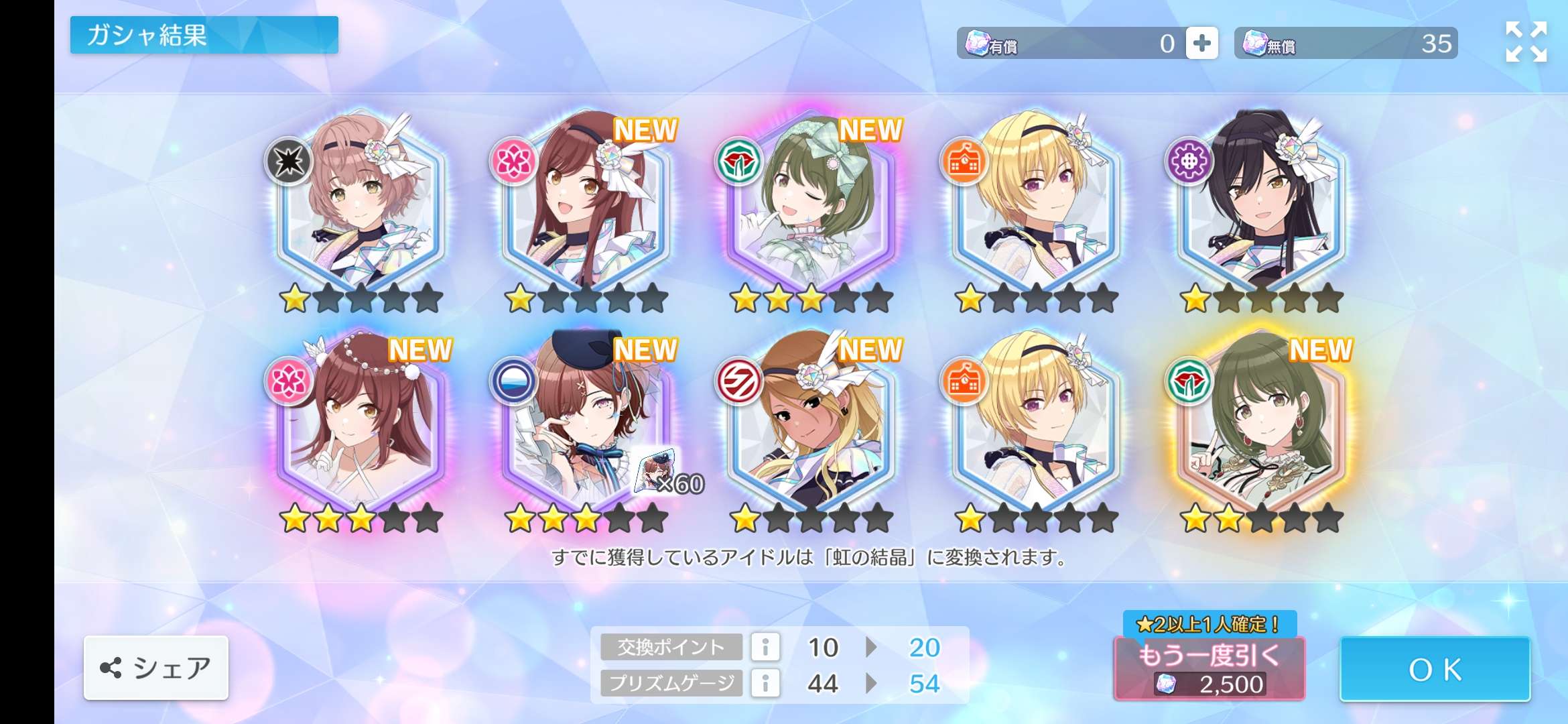1568x724 pixels.
Task: Select the gold-framed green-haired idol card
Action: pyautogui.click(x=1261, y=422)
